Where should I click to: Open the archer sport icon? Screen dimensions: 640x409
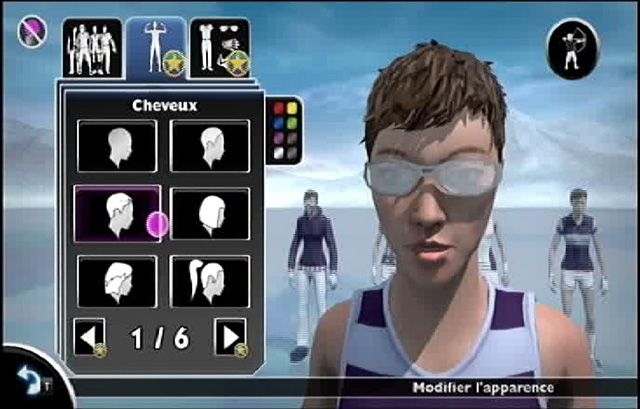(573, 47)
